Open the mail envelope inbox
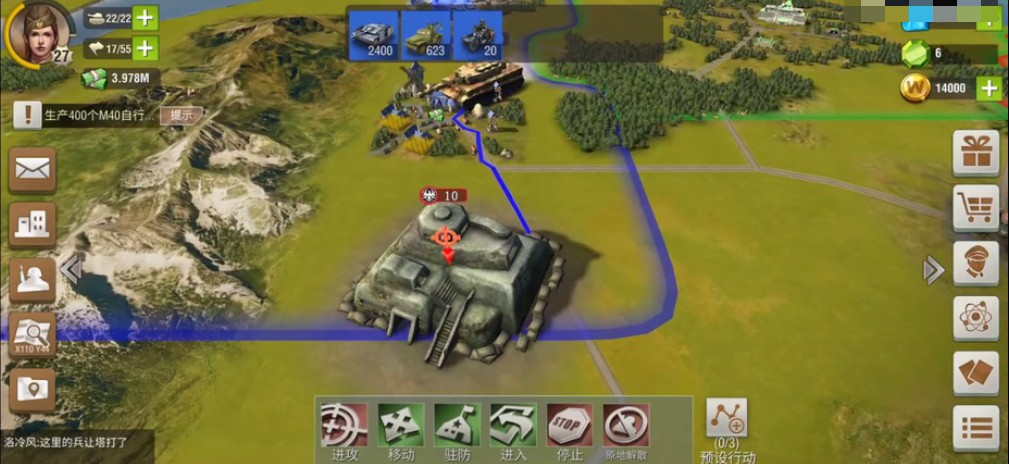 [32, 171]
